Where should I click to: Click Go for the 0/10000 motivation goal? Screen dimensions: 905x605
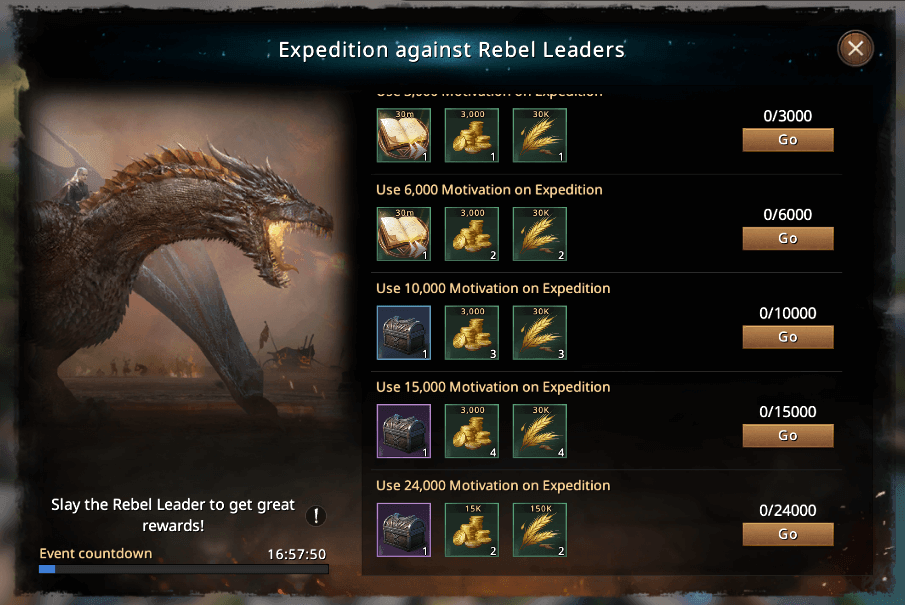(787, 337)
